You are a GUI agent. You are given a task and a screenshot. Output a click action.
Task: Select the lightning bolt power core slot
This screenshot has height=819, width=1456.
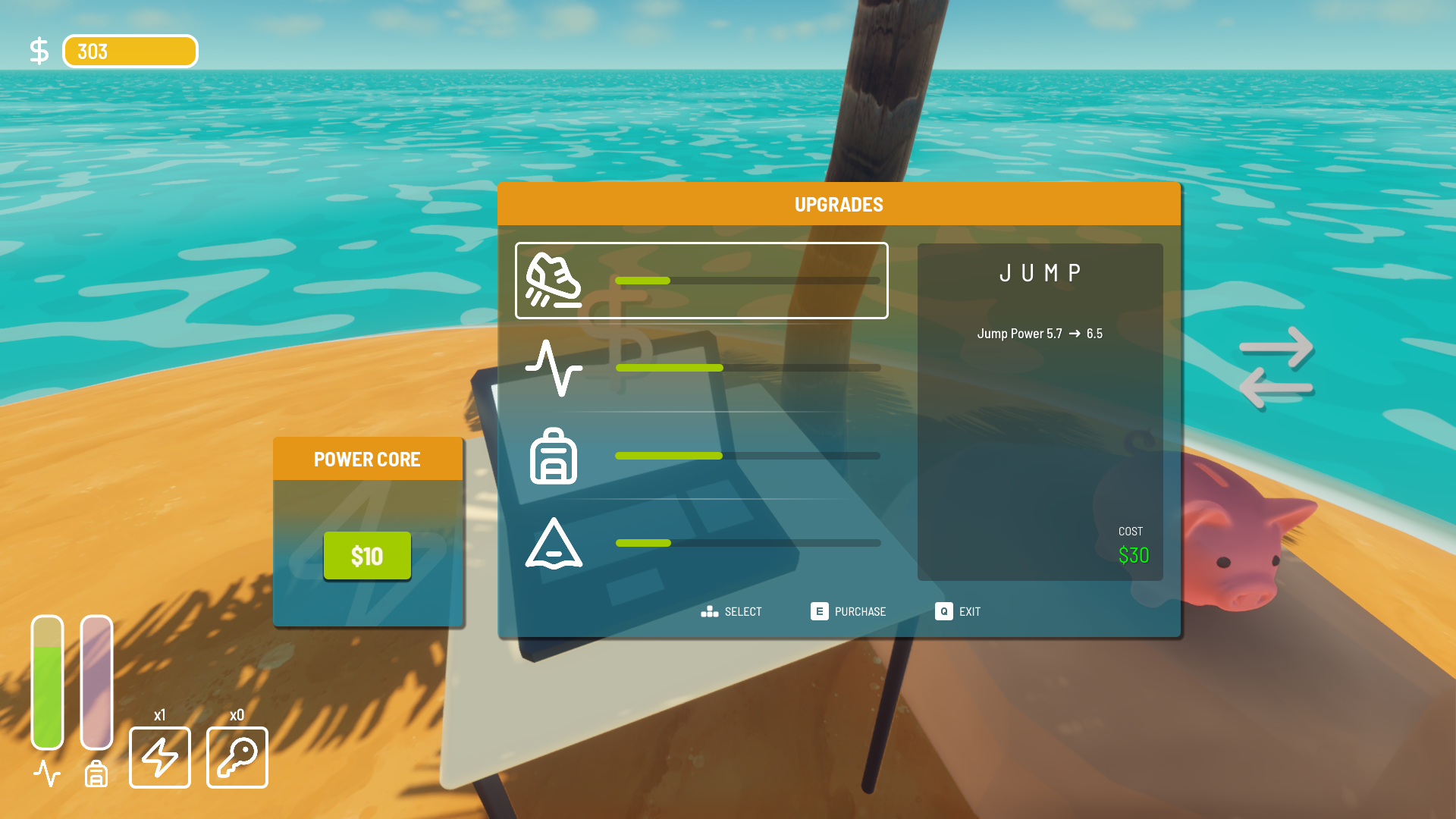[160, 758]
